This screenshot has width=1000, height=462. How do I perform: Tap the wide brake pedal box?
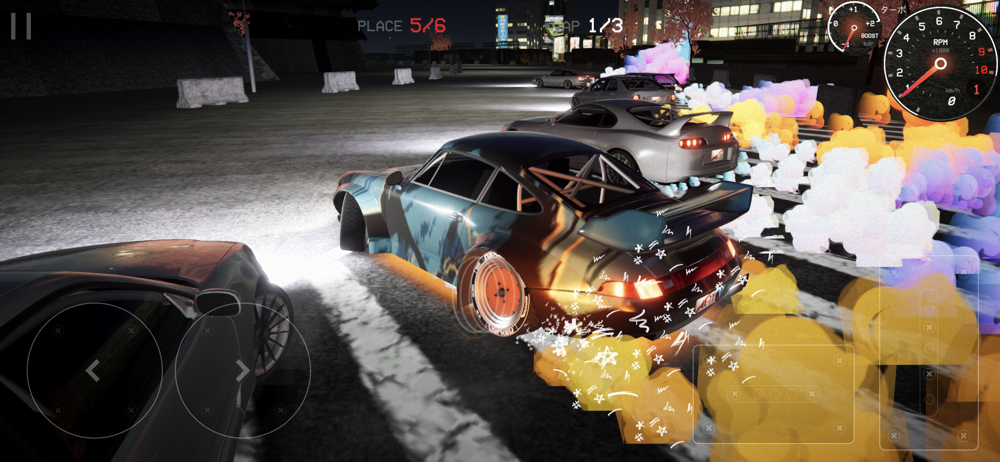coord(773,394)
